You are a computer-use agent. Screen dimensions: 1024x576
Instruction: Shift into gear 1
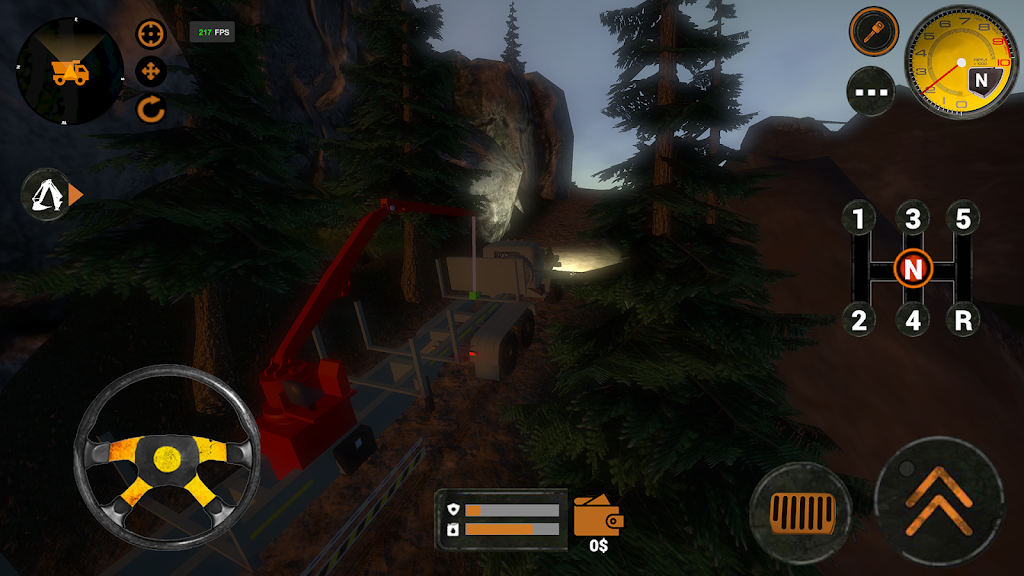click(x=858, y=218)
